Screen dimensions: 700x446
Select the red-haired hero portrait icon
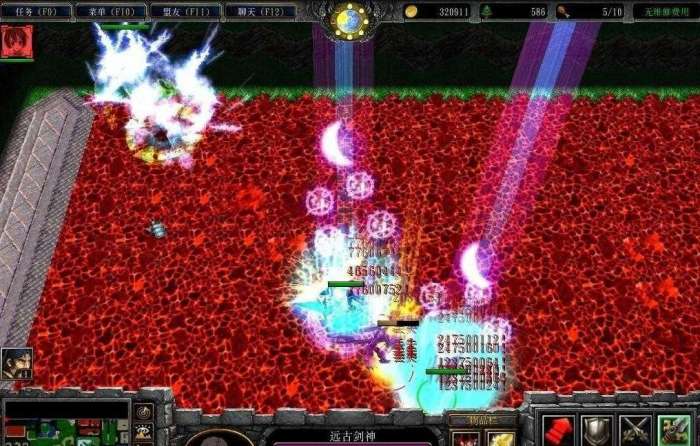(x=17, y=41)
